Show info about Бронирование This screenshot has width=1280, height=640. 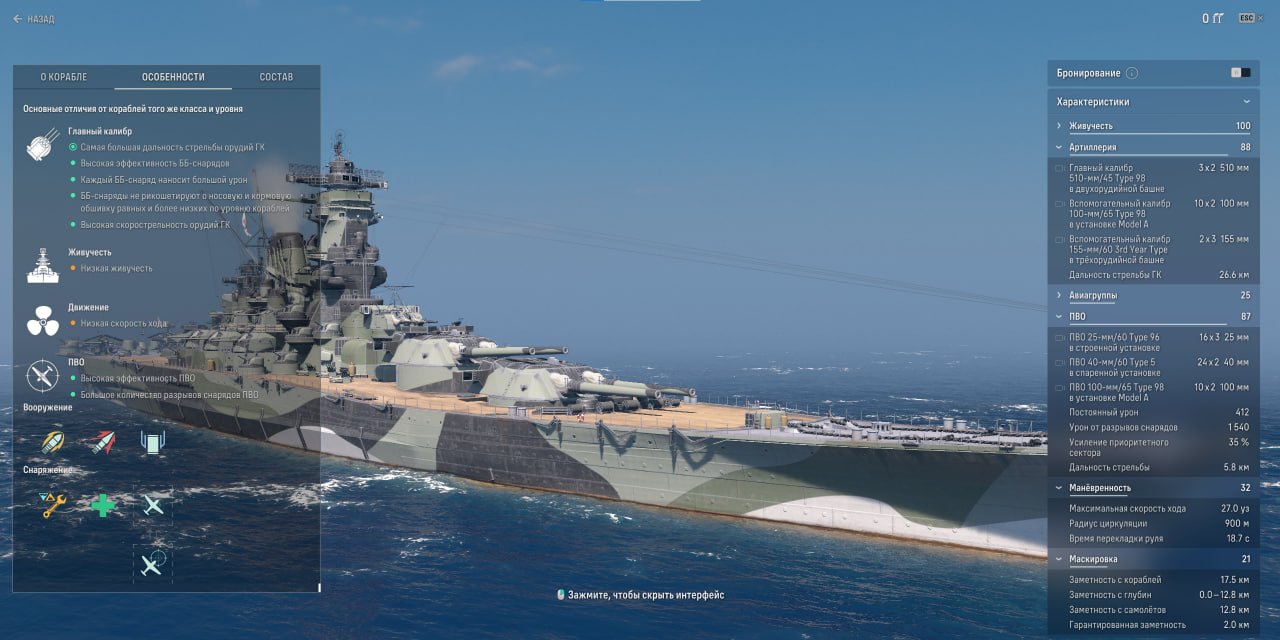[x=1132, y=73]
